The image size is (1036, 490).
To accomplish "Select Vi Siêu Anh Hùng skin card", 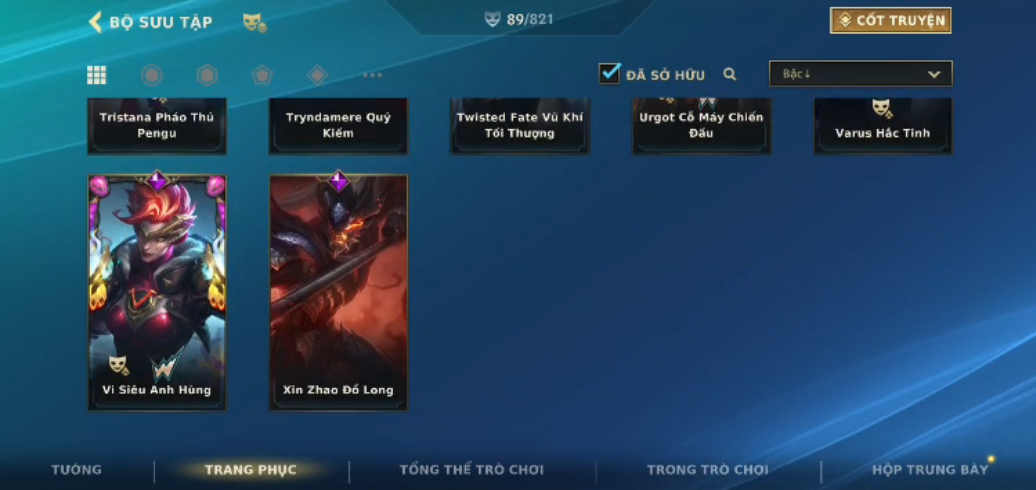I will (x=157, y=292).
